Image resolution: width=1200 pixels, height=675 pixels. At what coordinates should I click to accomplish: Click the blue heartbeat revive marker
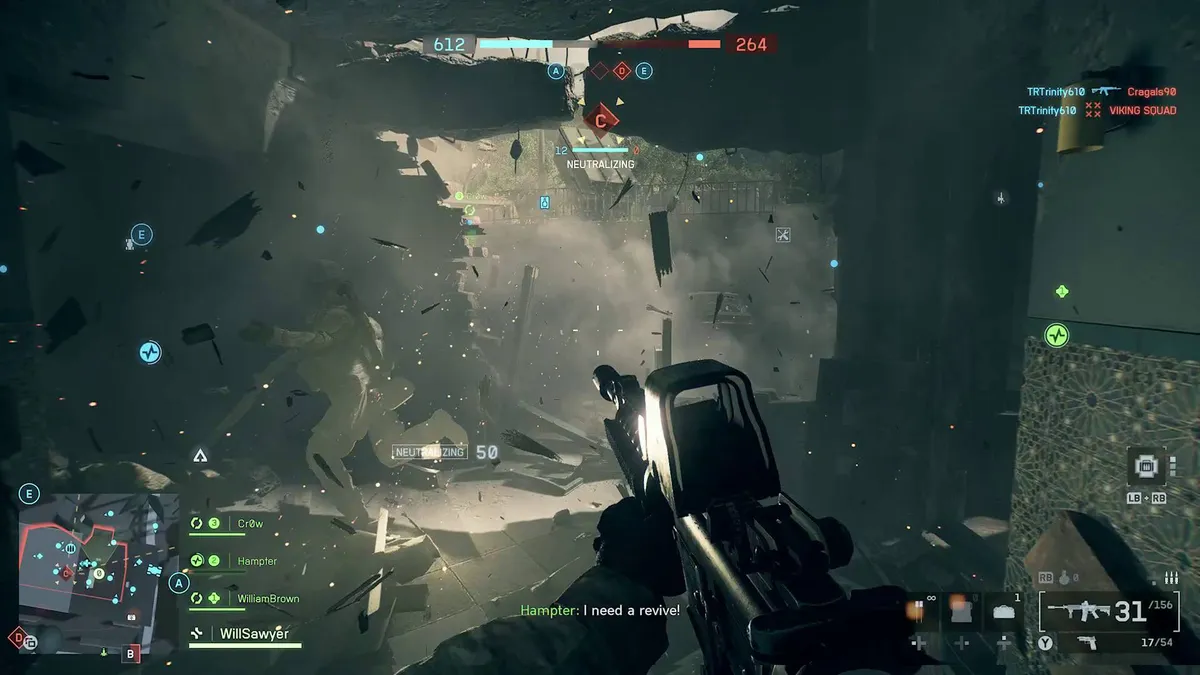tap(149, 352)
